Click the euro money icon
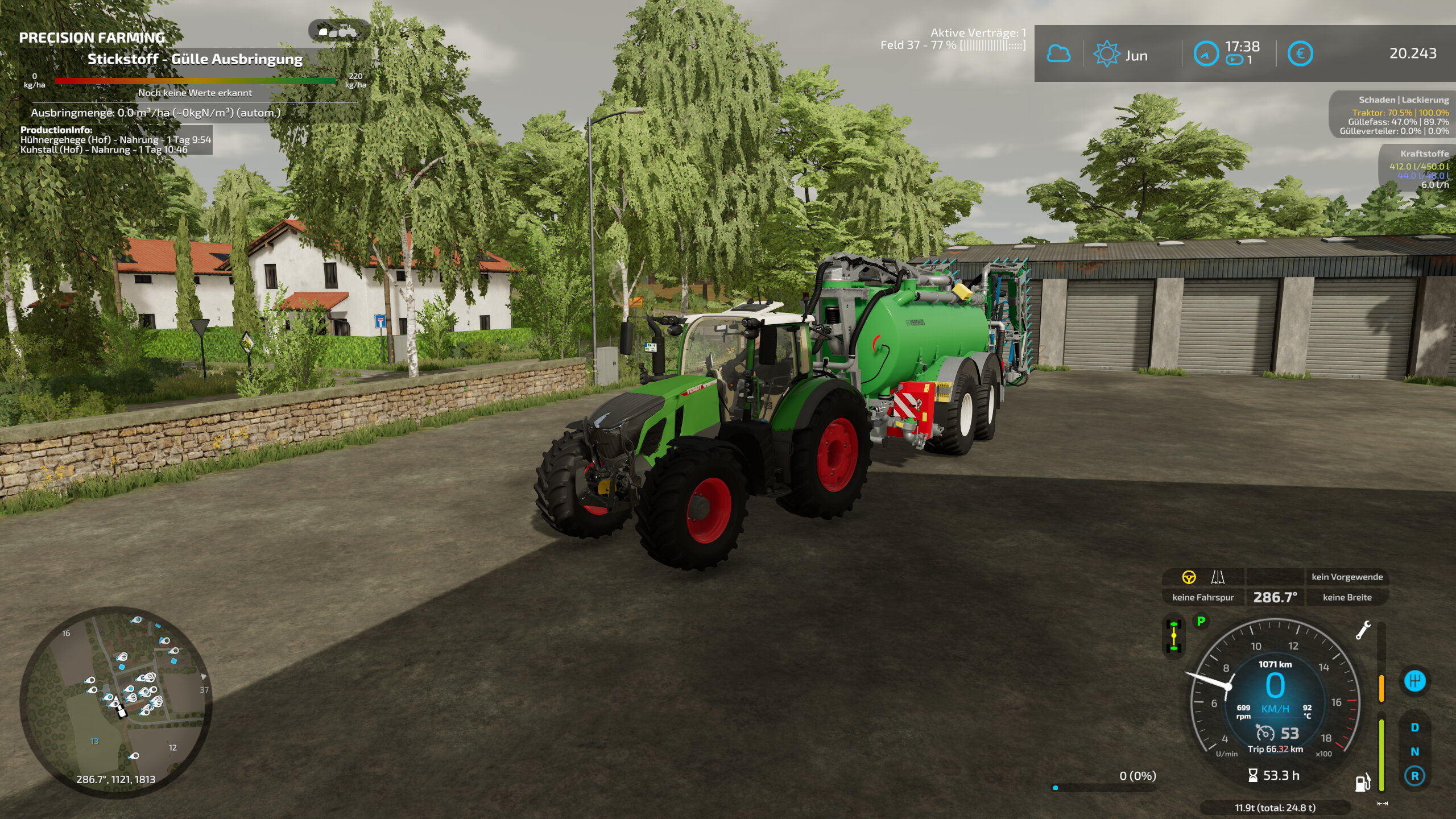 [1300, 54]
